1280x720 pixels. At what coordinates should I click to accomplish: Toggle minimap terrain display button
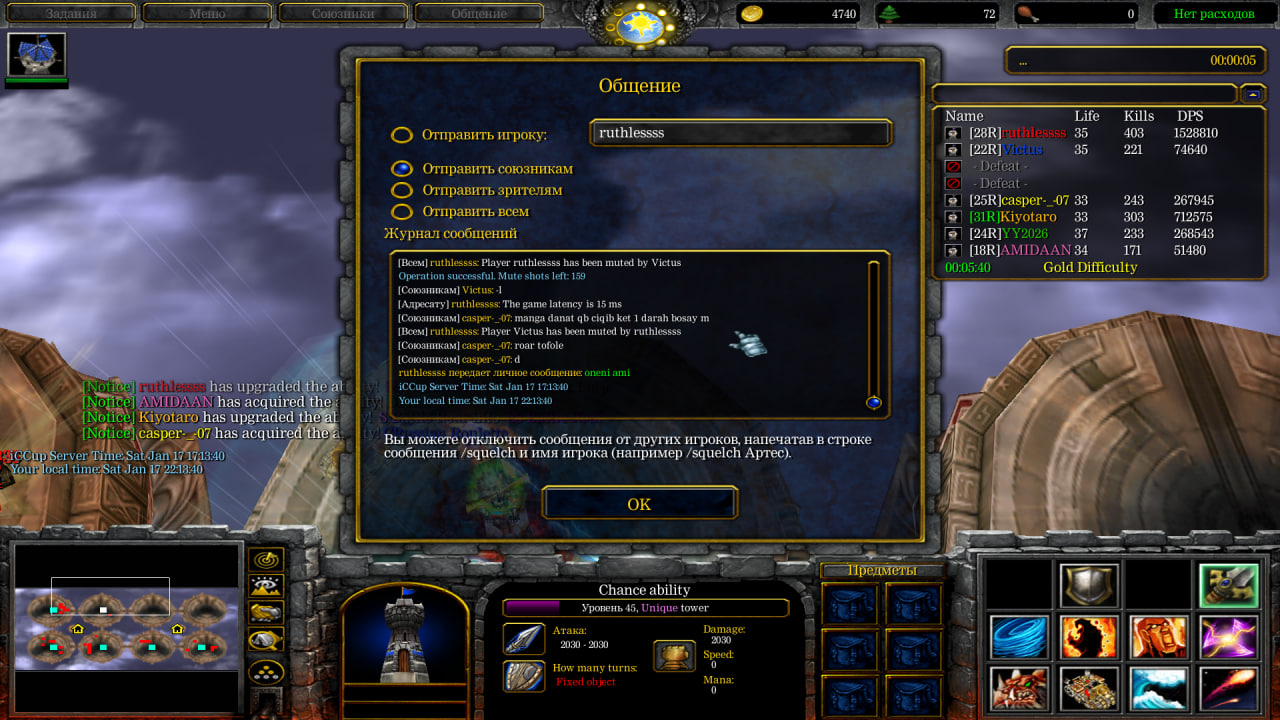coord(266,586)
